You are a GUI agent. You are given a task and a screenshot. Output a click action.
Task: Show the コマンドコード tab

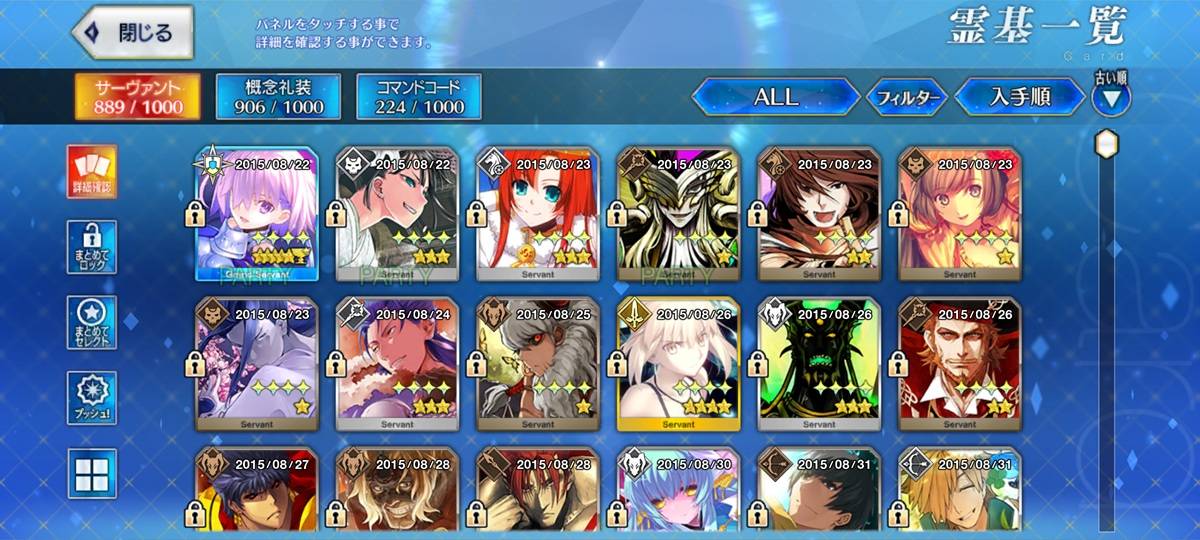419,96
